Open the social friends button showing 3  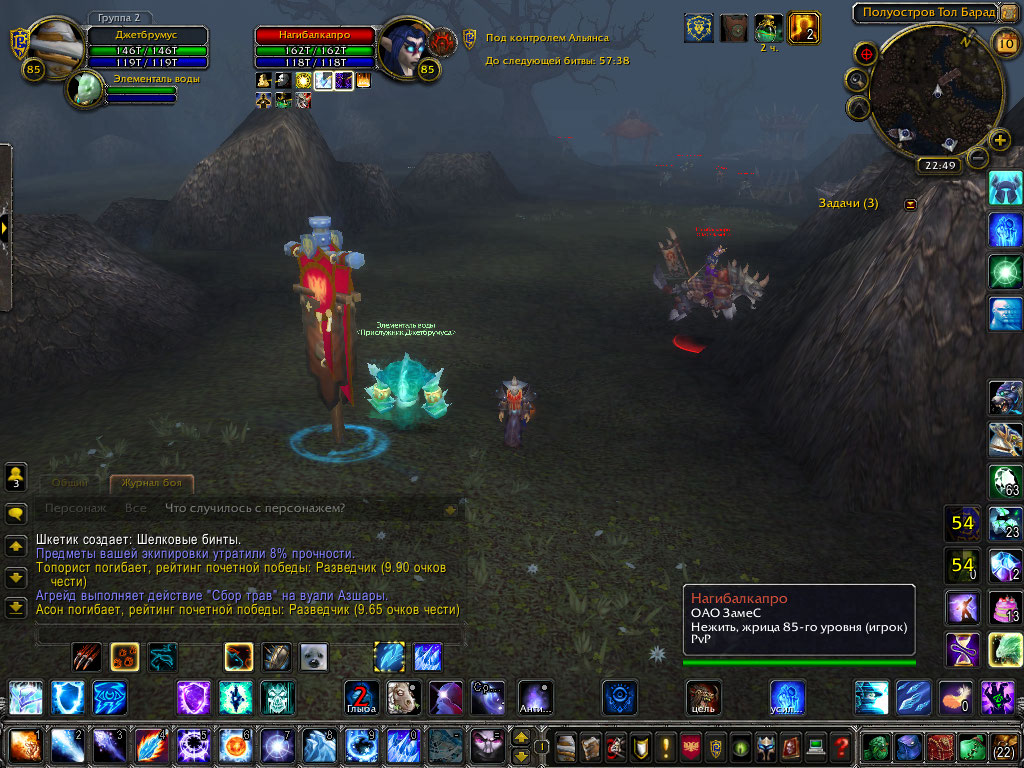click(16, 478)
